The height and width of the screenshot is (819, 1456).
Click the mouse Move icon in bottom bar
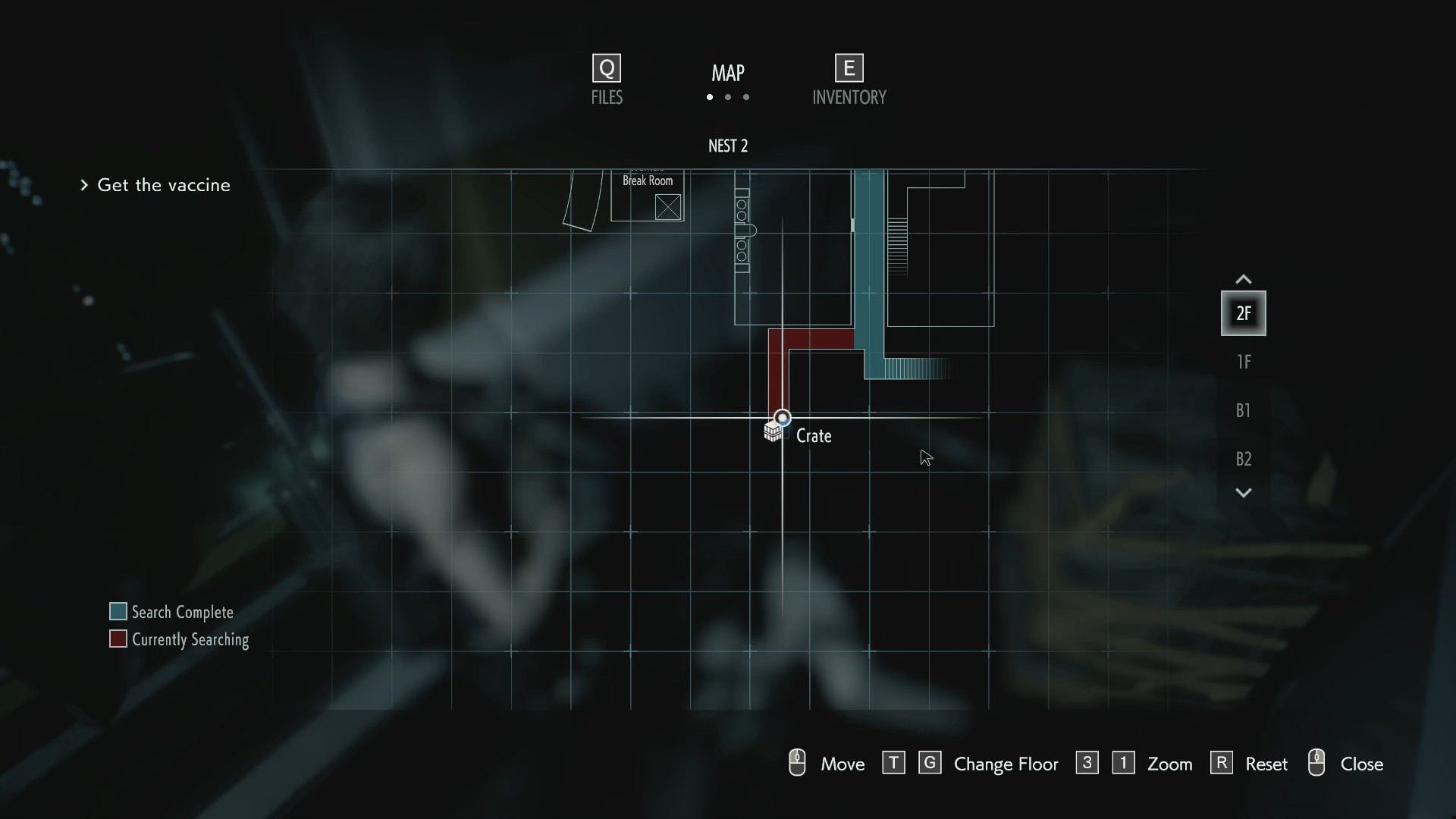pos(797,763)
